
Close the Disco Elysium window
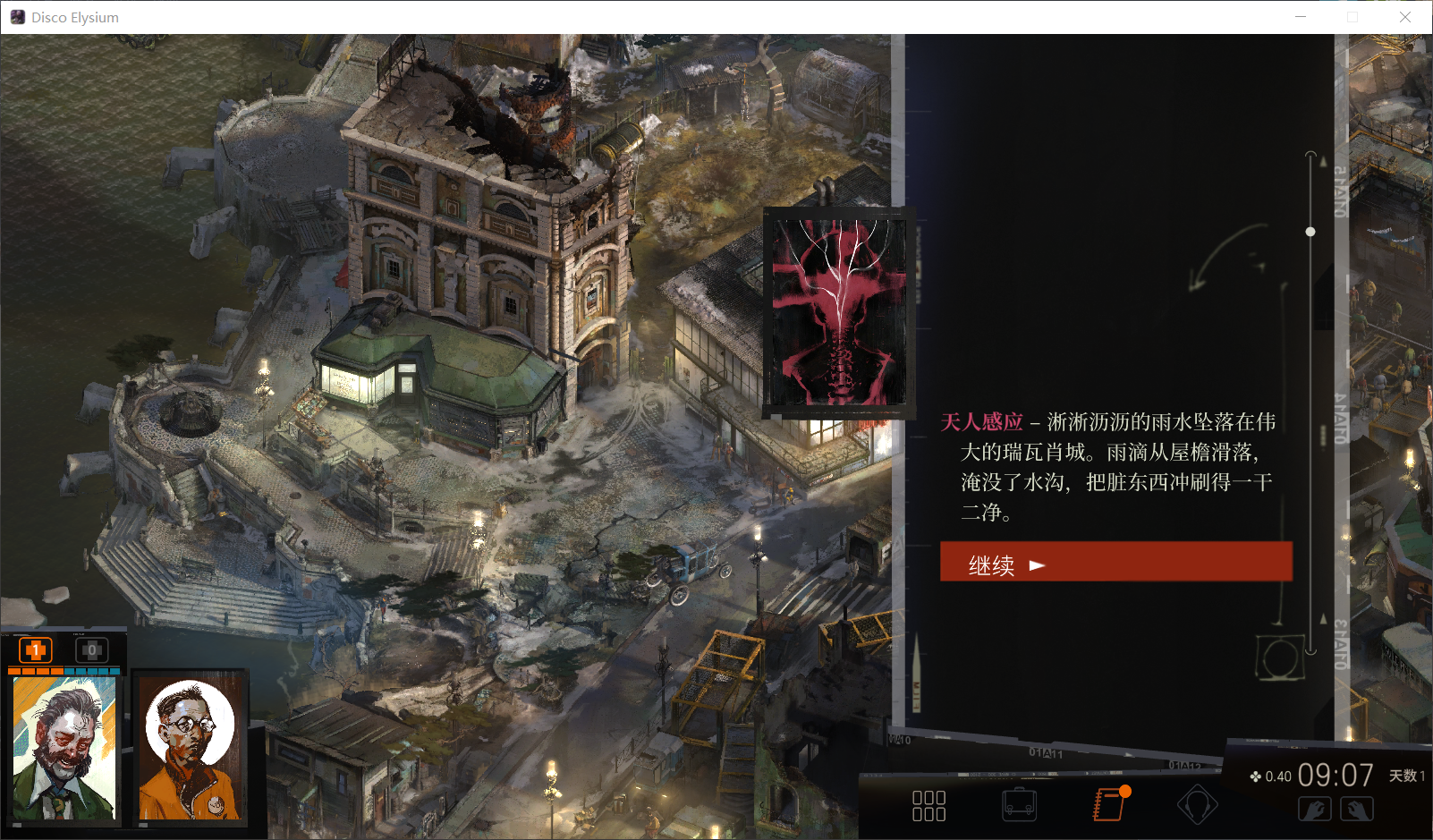pyautogui.click(x=1405, y=17)
